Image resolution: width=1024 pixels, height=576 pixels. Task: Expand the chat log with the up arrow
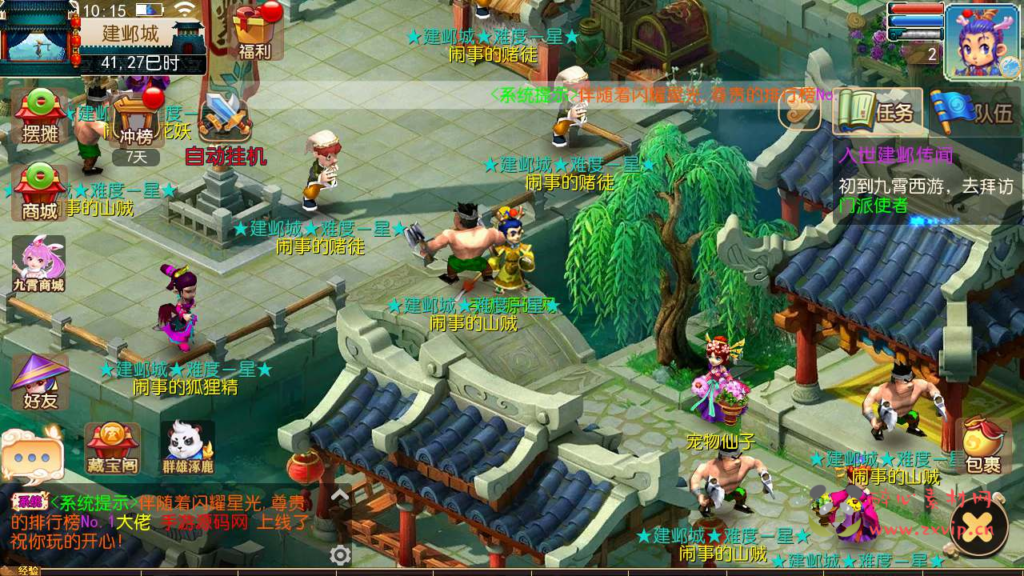340,495
